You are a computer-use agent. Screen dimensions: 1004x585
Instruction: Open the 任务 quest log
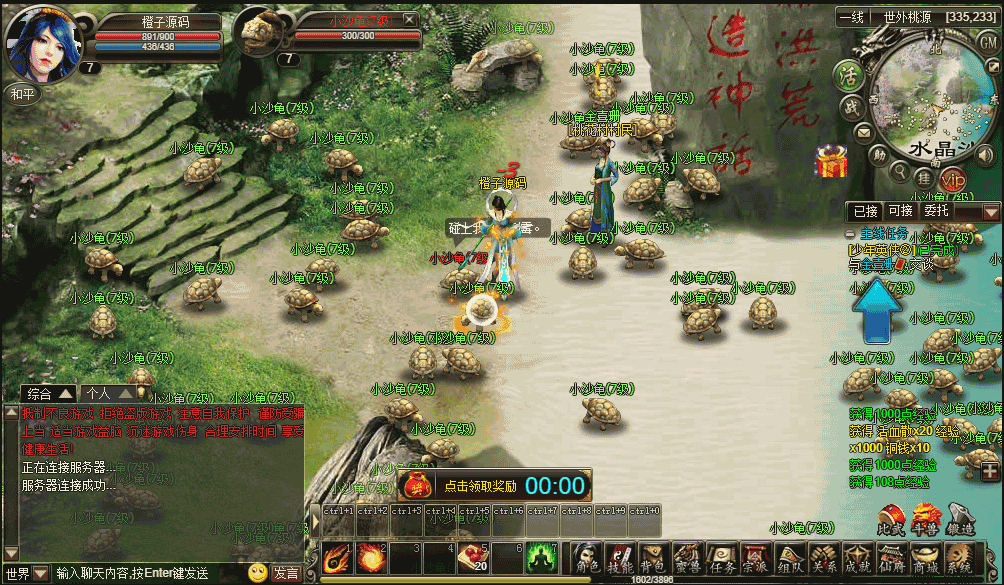[720, 558]
